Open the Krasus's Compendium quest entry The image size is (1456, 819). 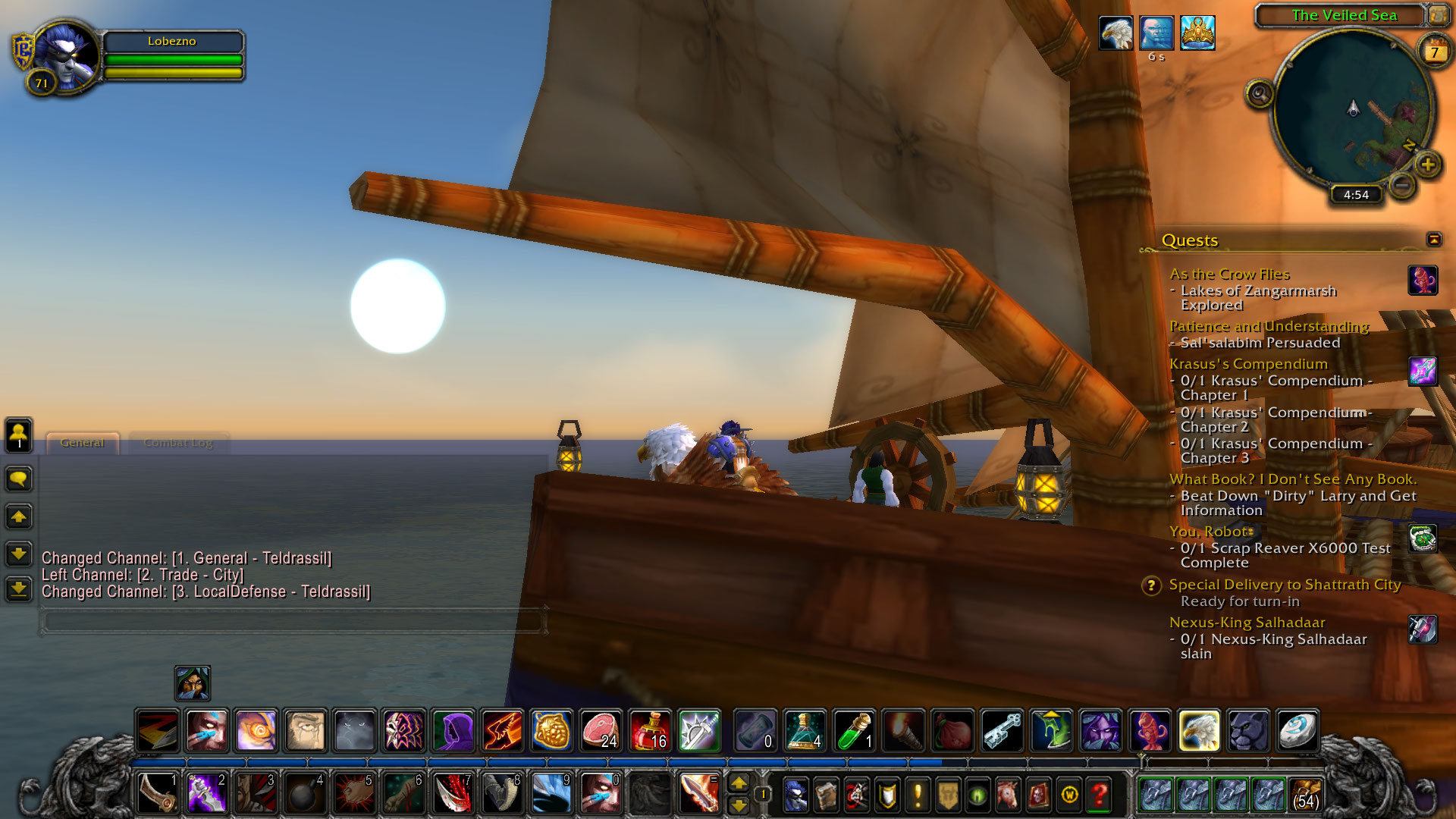tap(1248, 364)
